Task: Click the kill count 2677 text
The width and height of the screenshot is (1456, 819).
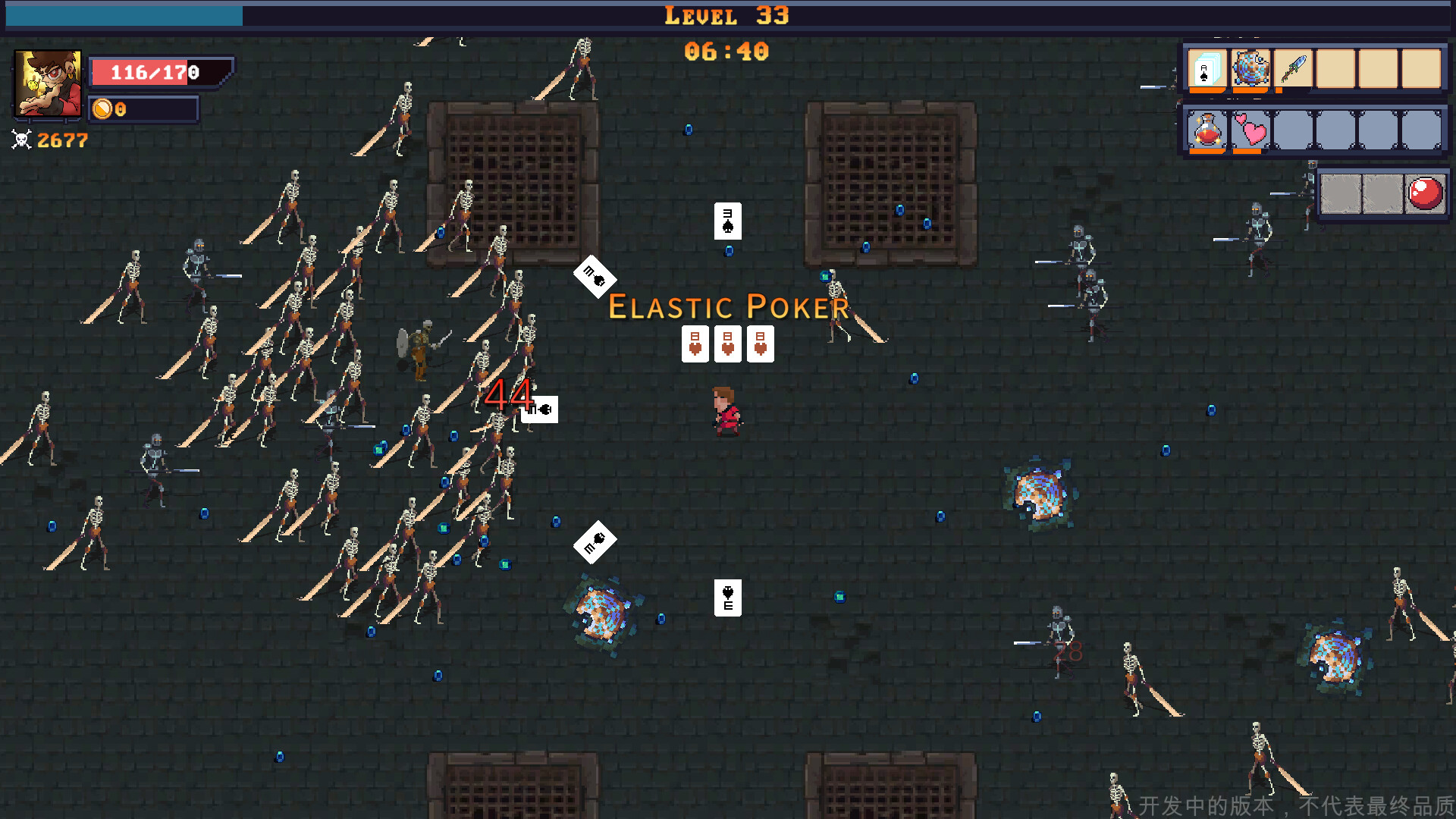Action: click(62, 140)
